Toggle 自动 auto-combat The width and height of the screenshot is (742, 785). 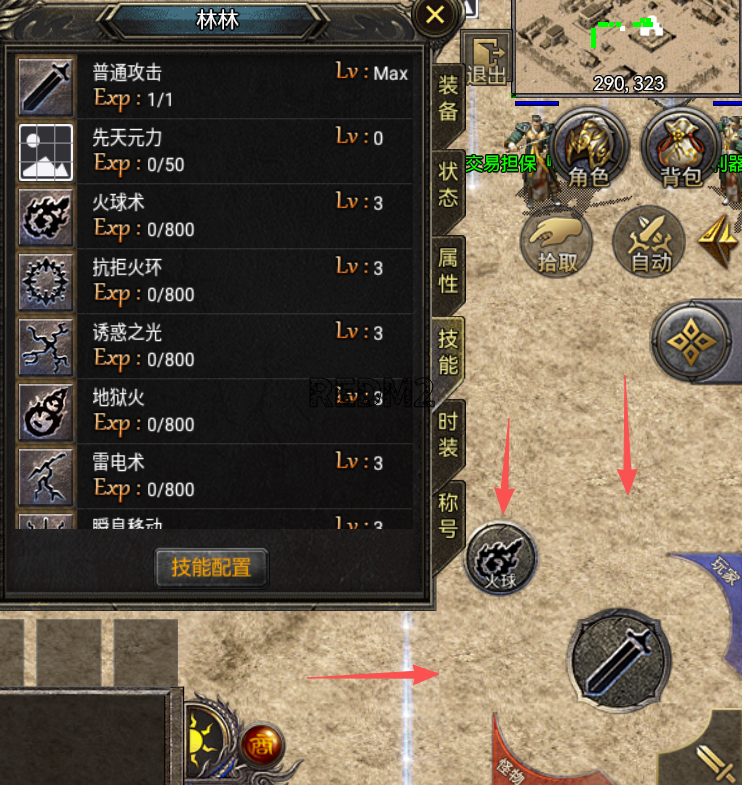tap(650, 241)
